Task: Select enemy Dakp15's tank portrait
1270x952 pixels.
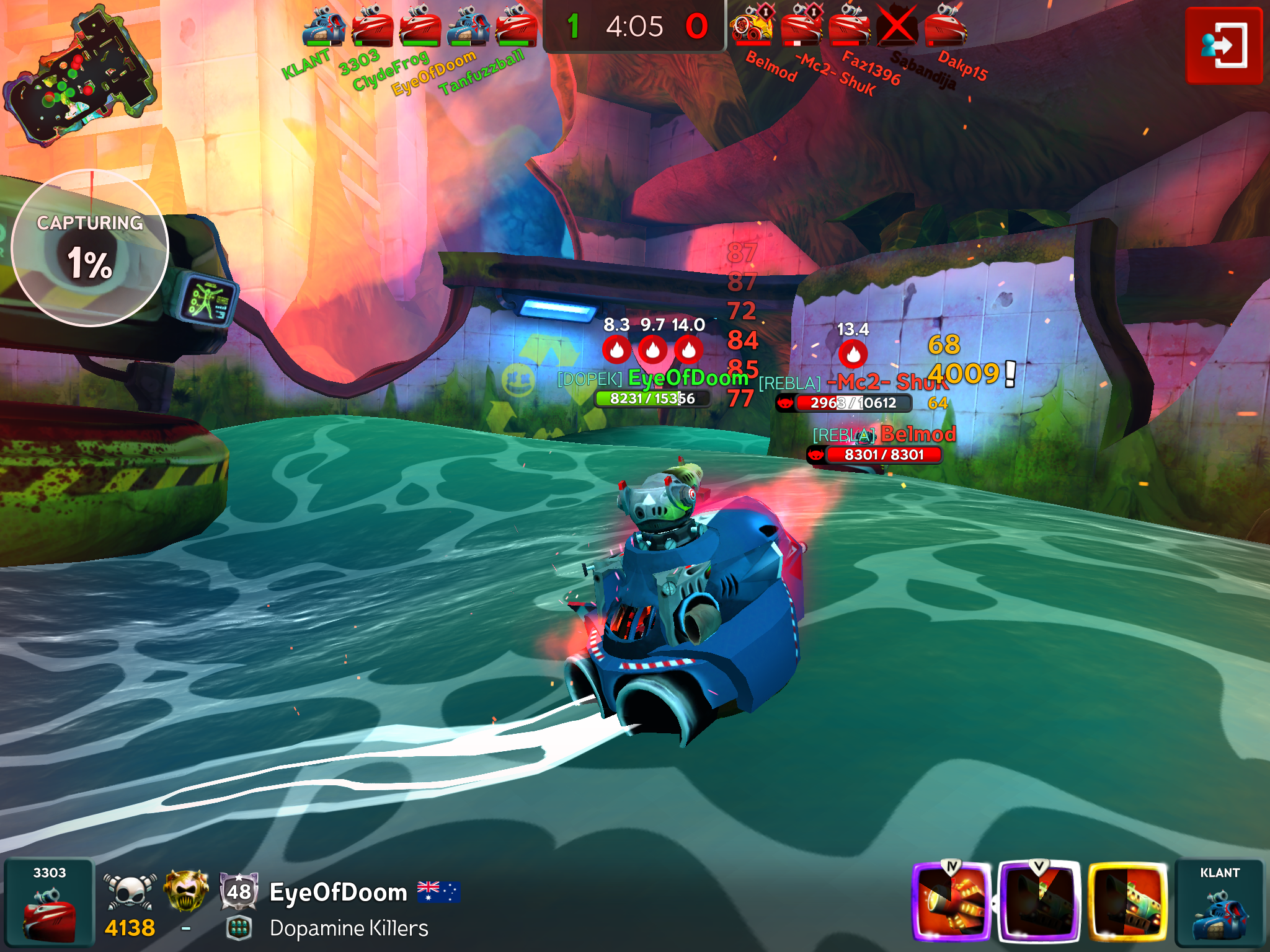Action: pyautogui.click(x=945, y=27)
